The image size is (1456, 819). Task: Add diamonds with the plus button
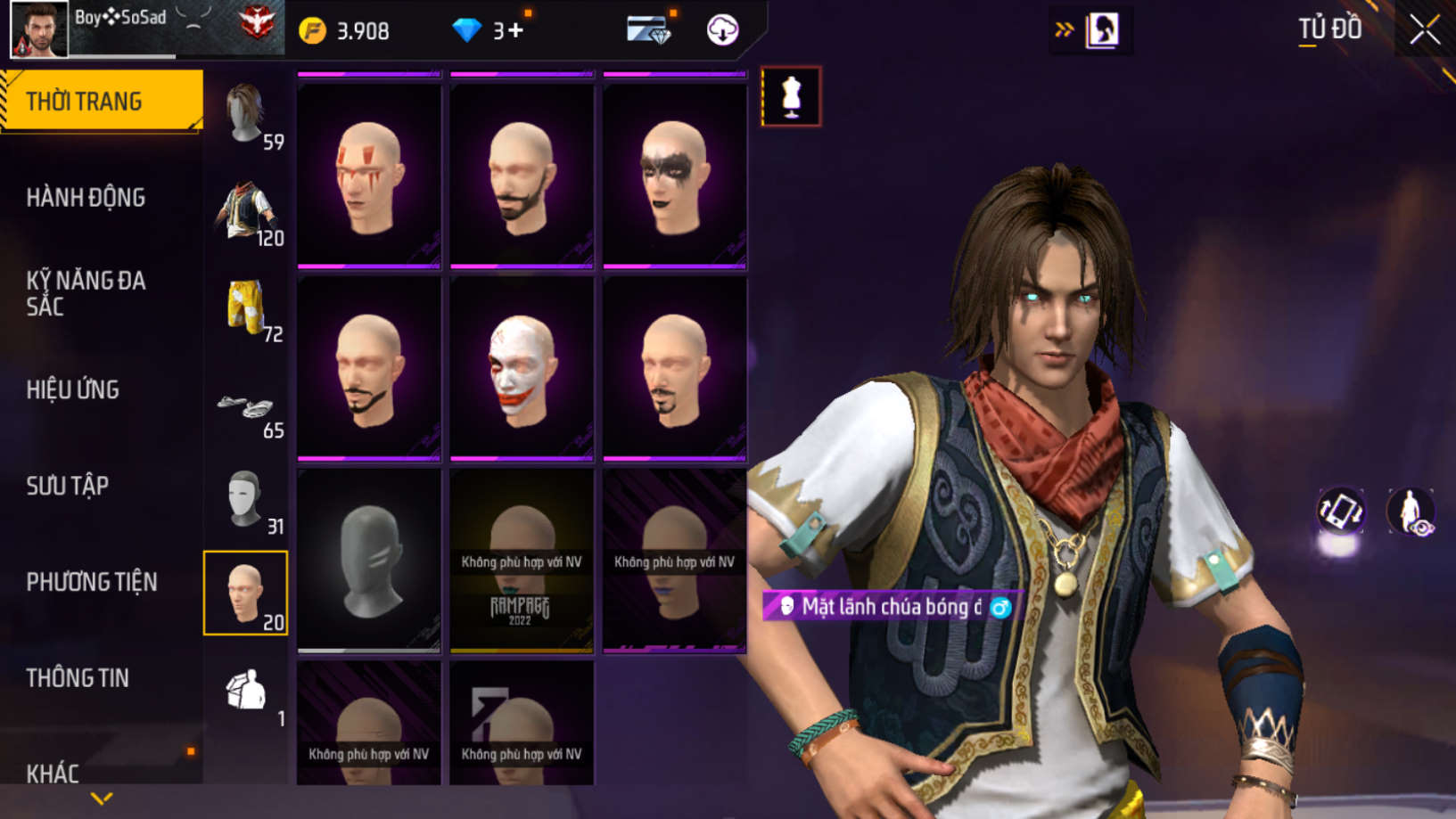click(515, 31)
